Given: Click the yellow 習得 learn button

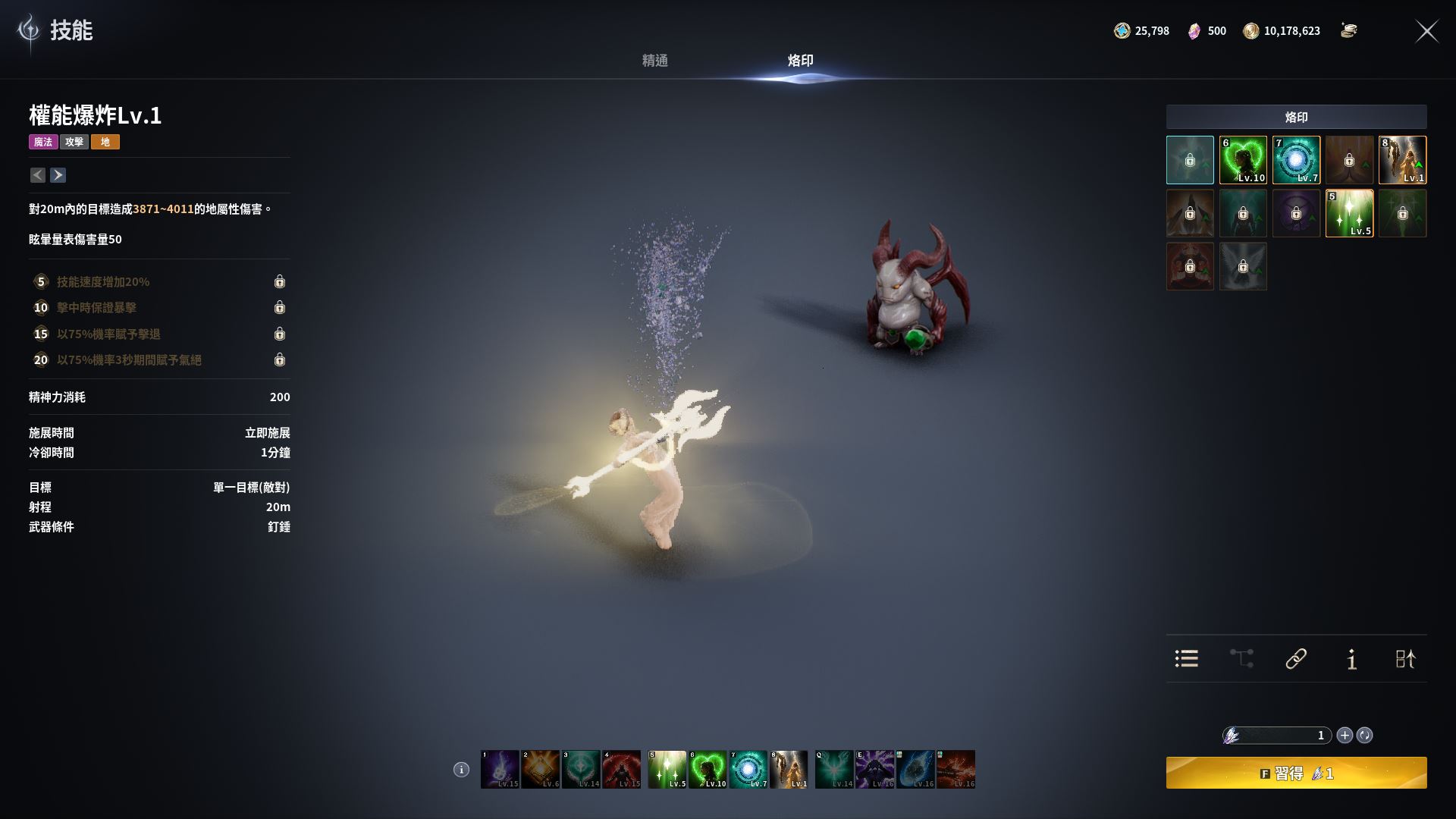Looking at the screenshot, I should click(x=1296, y=773).
